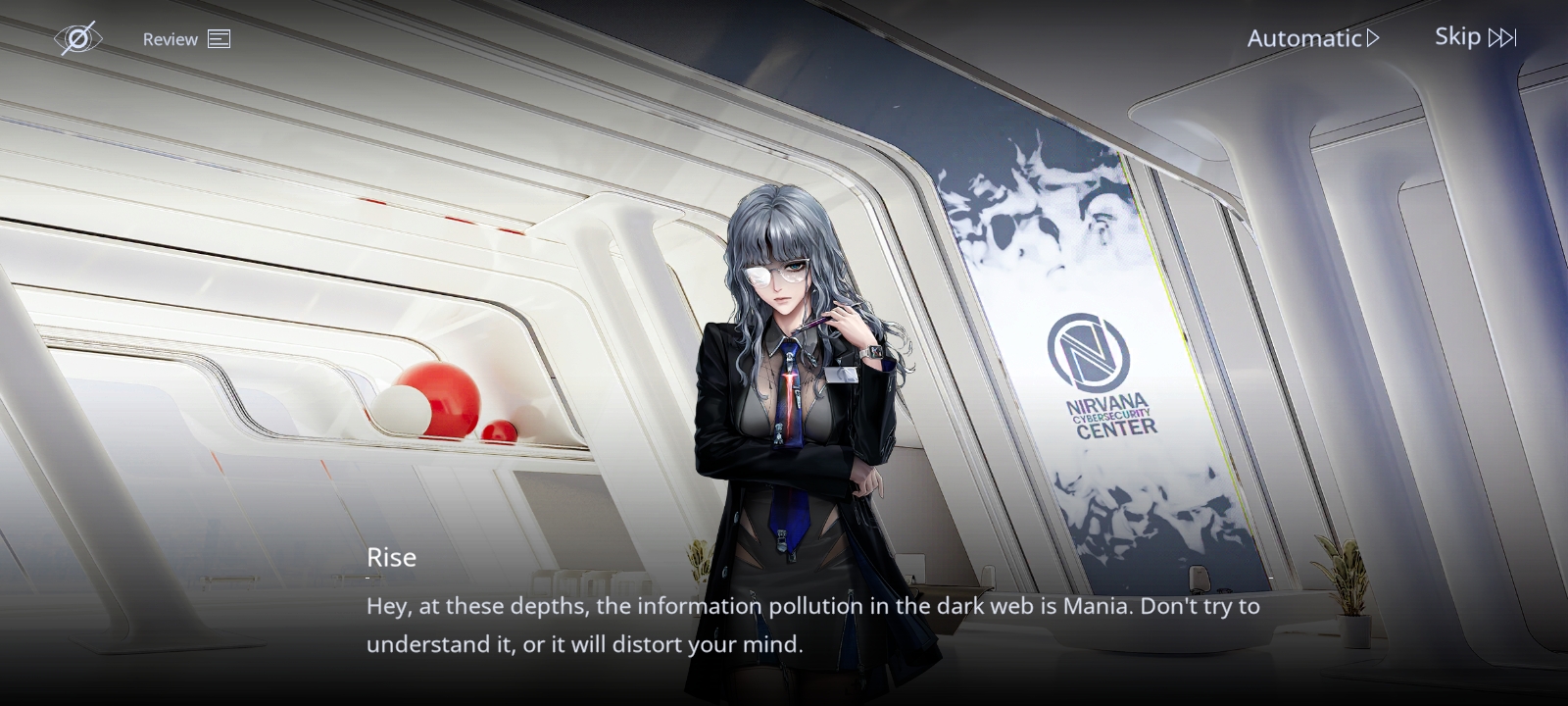1568x706 pixels.
Task: Hide the dialogue interface with the eye icon
Action: pos(77,38)
